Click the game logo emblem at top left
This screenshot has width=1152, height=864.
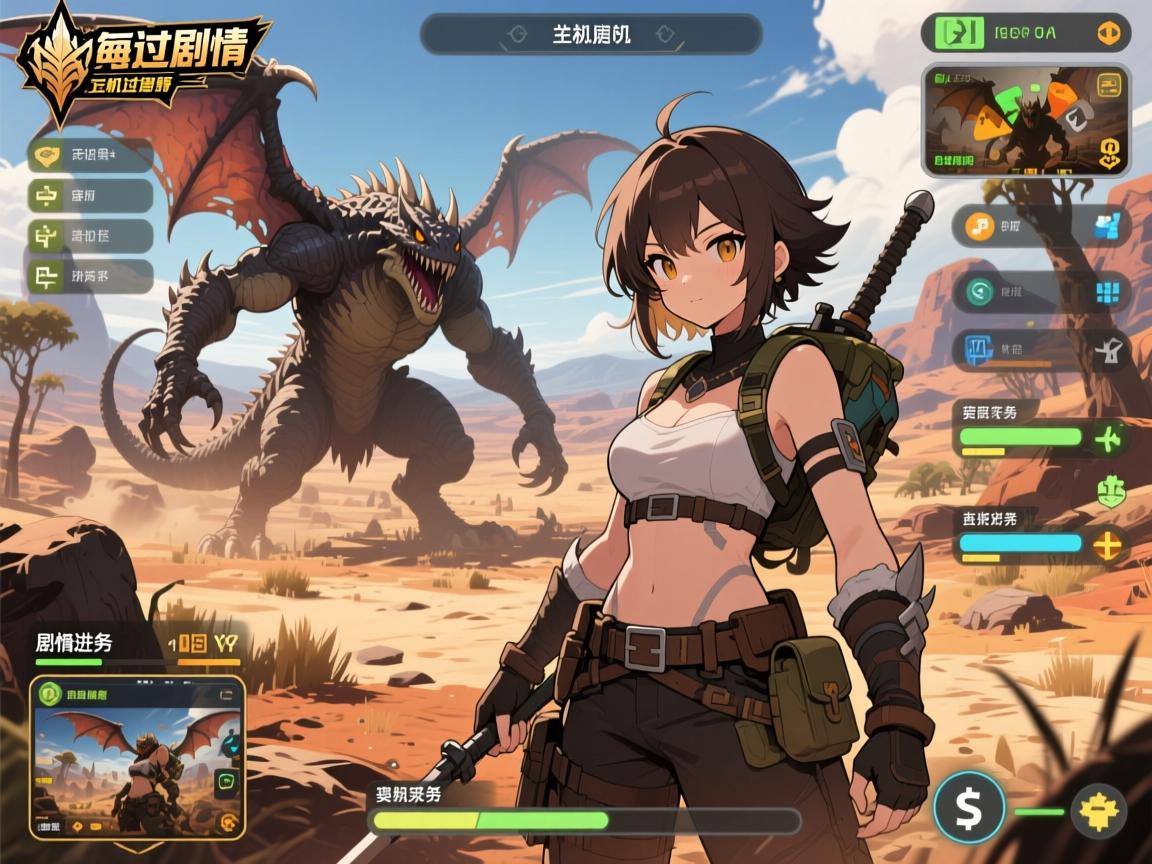57,62
